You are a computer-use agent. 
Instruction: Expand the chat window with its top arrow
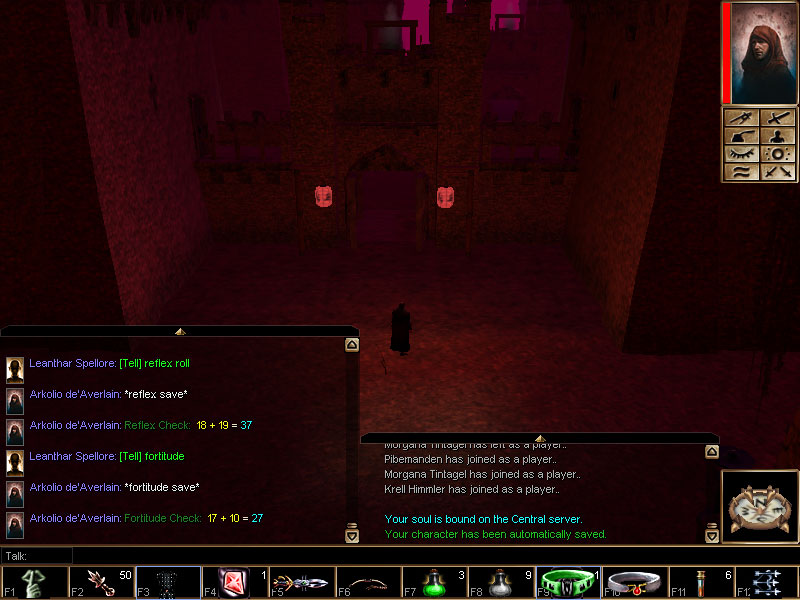coord(179,331)
